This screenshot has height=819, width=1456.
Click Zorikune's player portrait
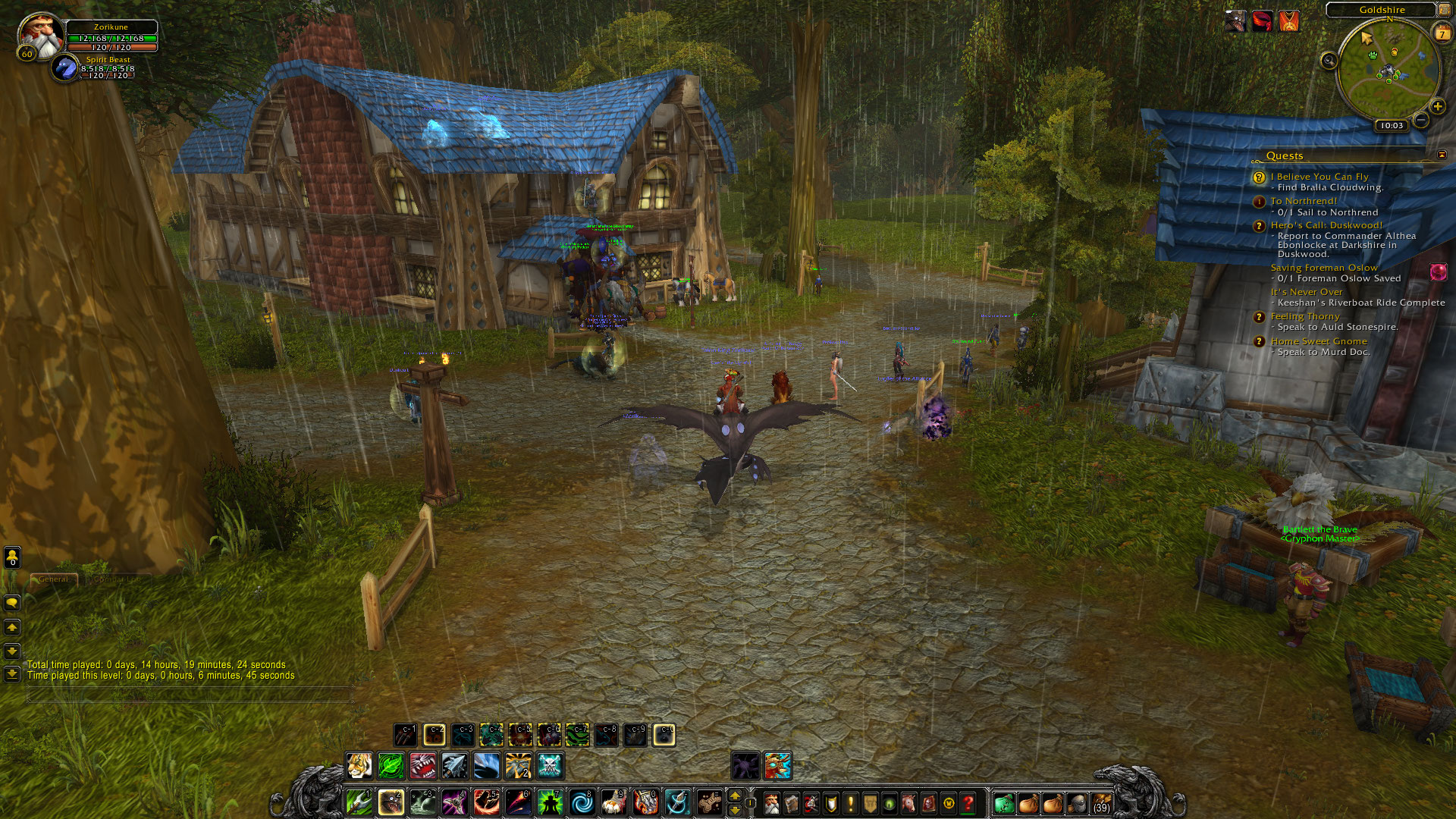41,35
